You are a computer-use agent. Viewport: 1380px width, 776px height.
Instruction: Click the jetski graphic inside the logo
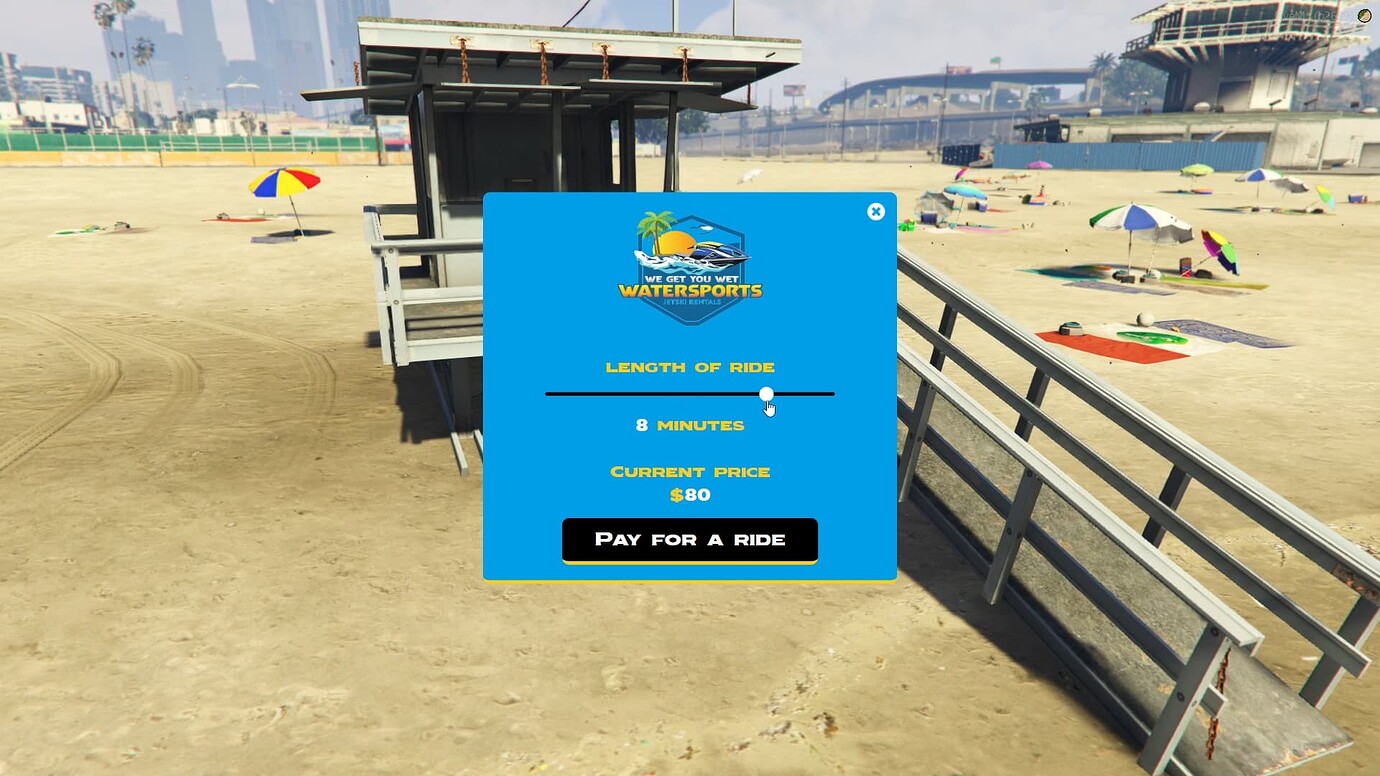point(720,255)
